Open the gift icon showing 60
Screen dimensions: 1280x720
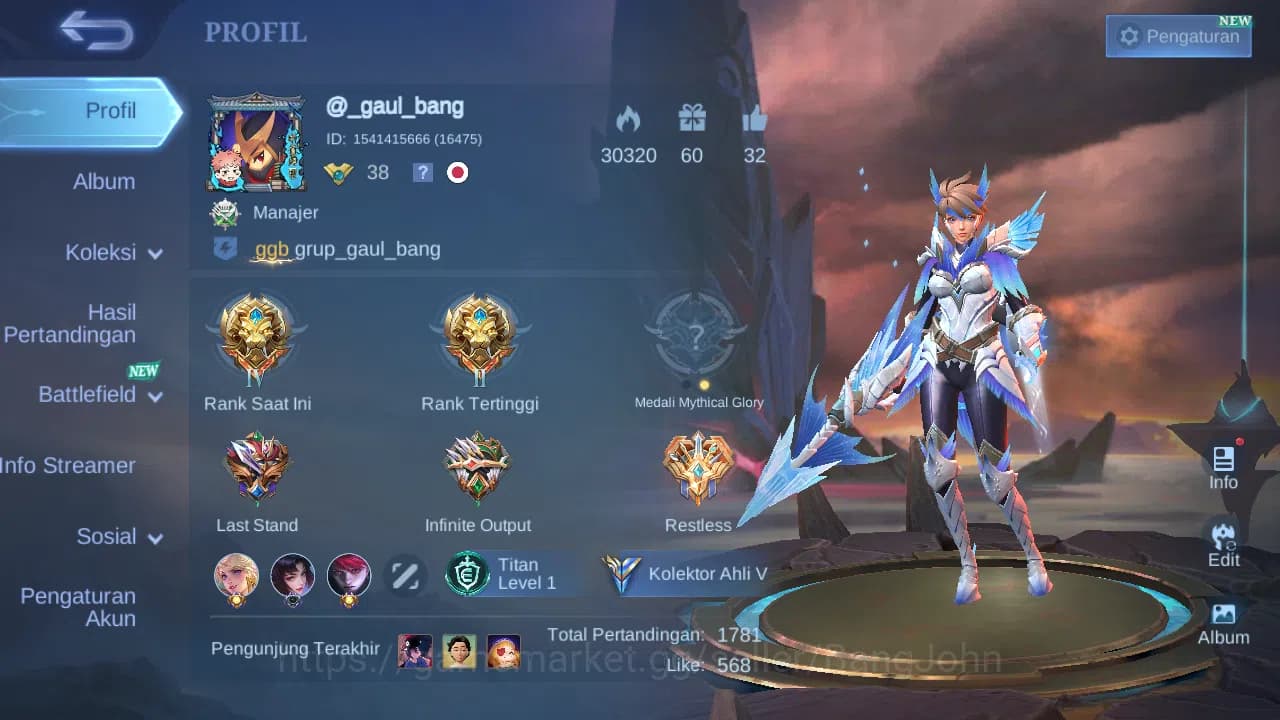pyautogui.click(x=691, y=118)
